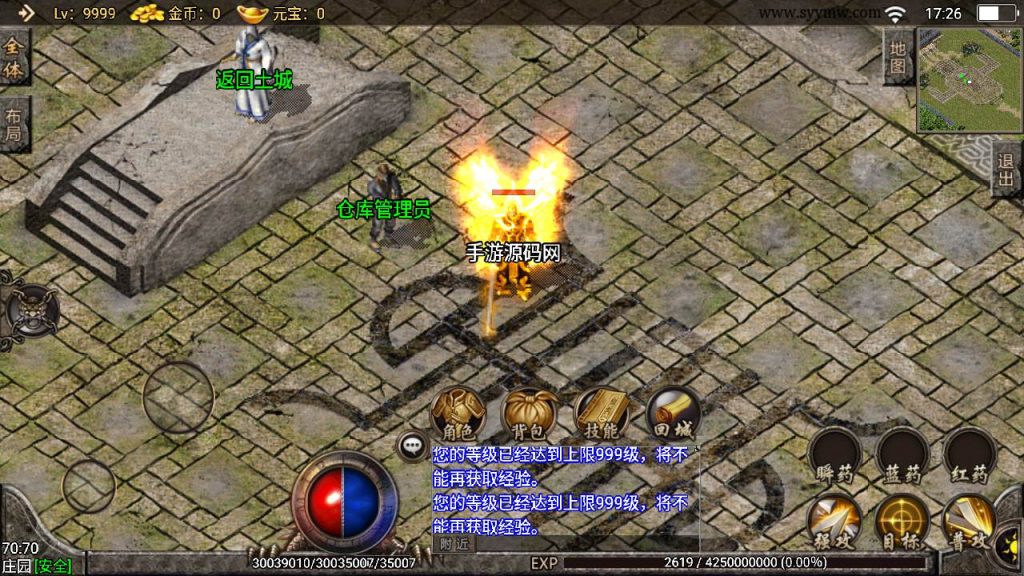Open the 背包 backpack

[529, 413]
